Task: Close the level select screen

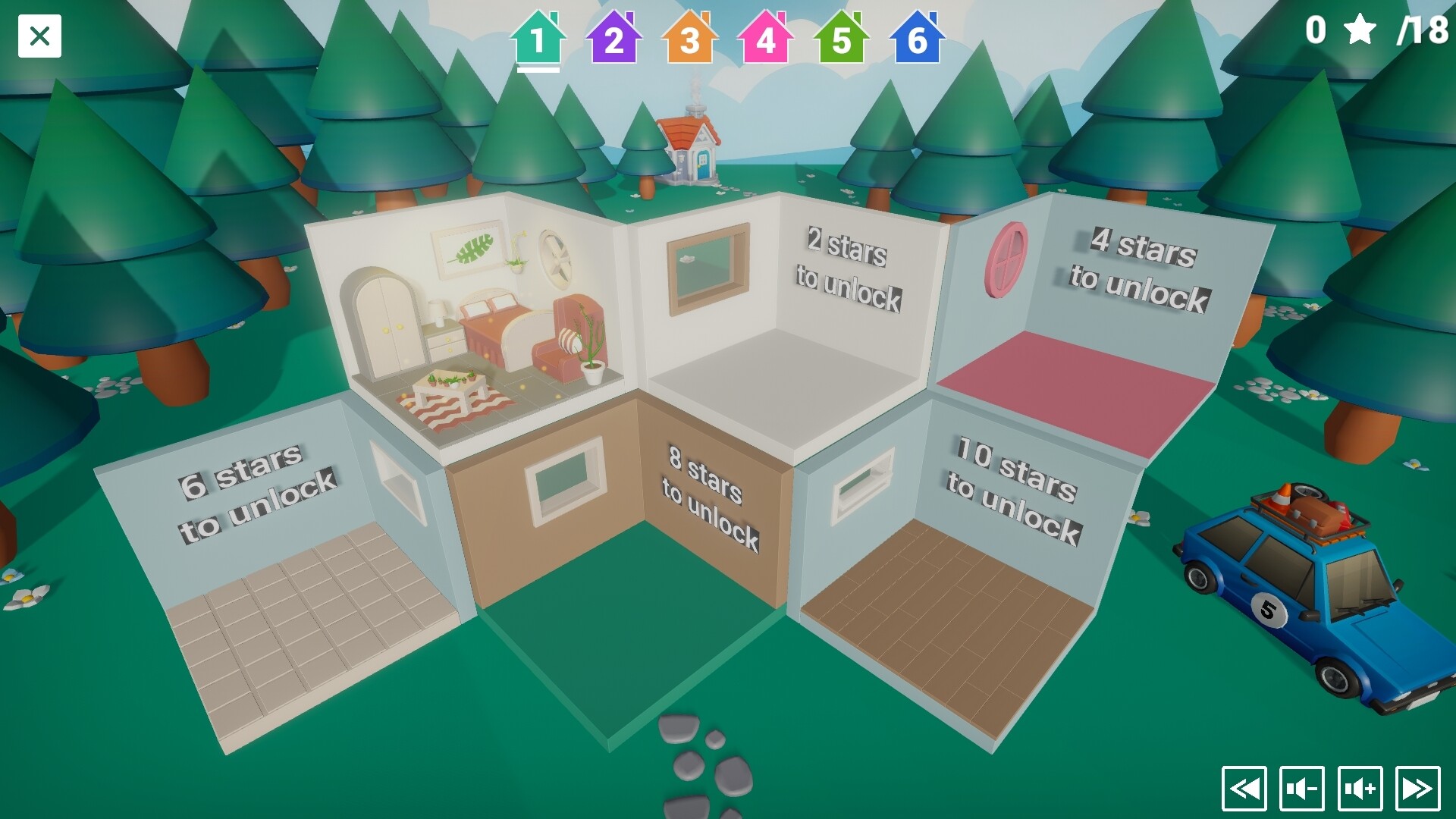Action: pos(39,36)
